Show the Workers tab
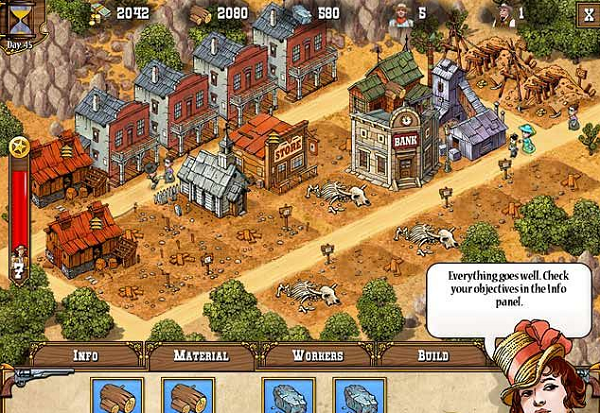 (318, 355)
